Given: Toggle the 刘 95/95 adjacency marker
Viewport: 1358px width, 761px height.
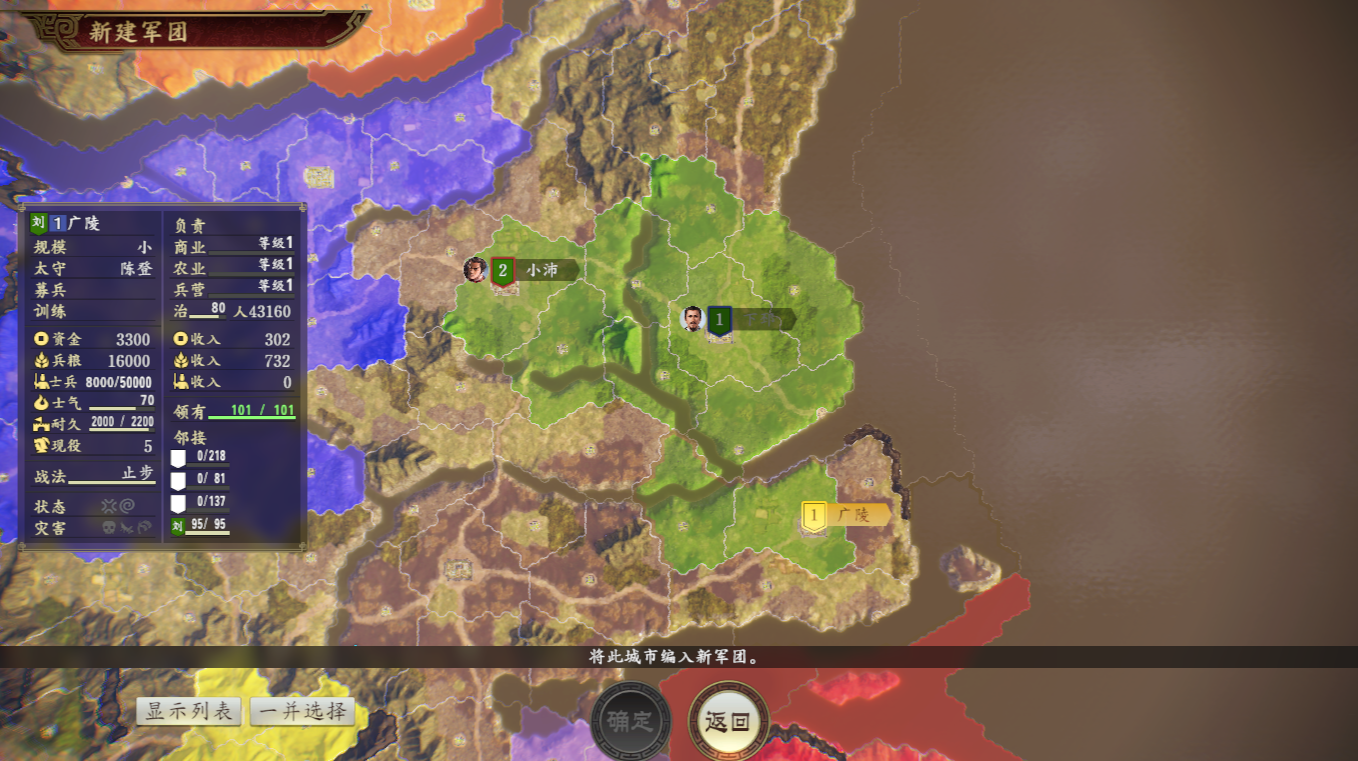Looking at the screenshot, I should [x=178, y=524].
